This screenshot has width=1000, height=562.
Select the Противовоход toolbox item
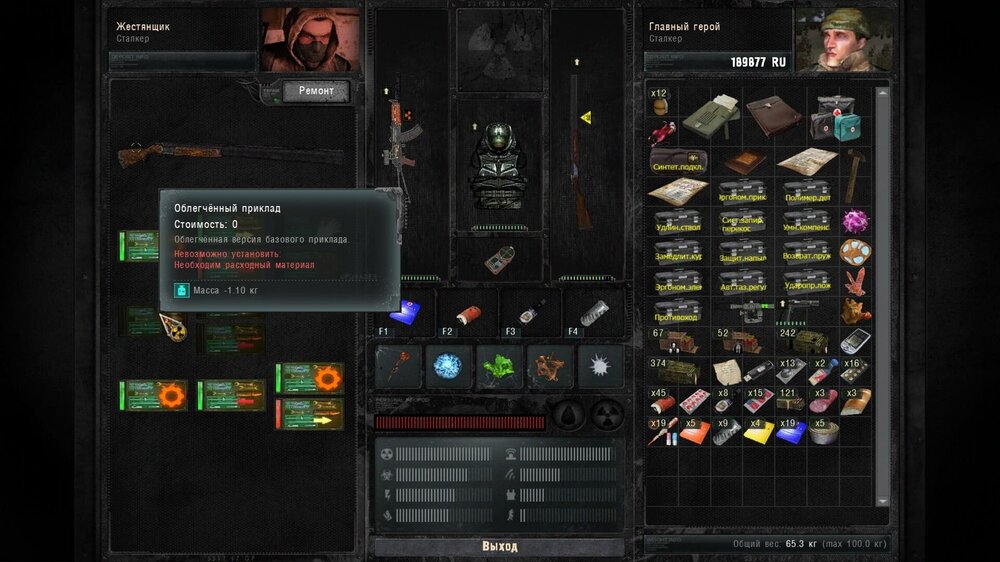pos(679,311)
